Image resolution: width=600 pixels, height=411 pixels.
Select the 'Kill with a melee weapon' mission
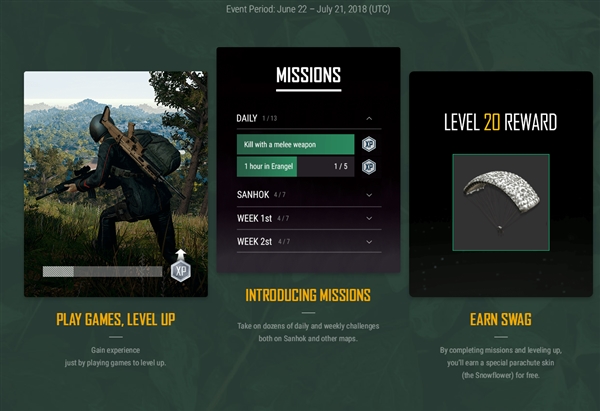tap(295, 144)
